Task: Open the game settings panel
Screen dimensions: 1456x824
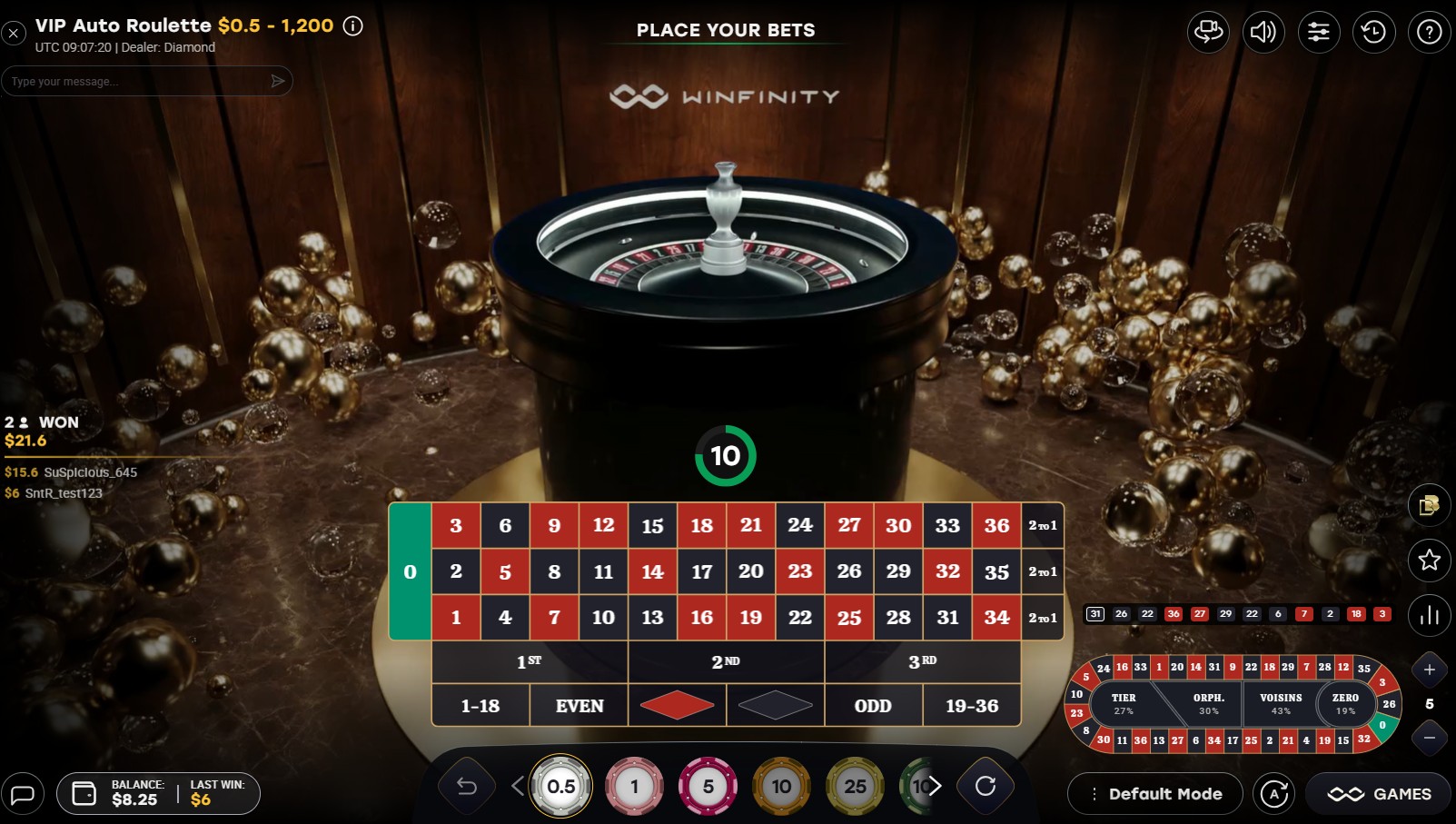Action: coord(1319,32)
